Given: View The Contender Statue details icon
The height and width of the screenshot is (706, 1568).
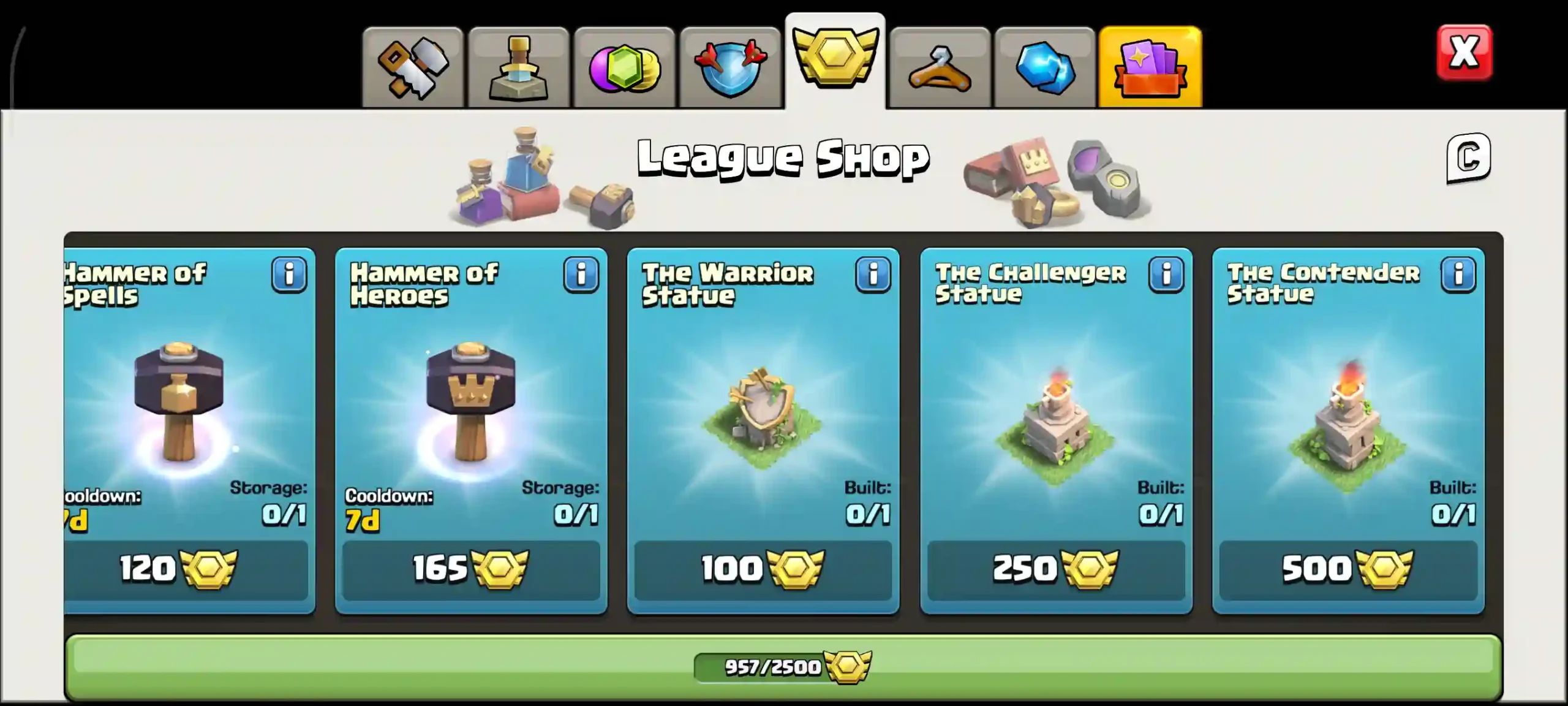Looking at the screenshot, I should point(1458,275).
